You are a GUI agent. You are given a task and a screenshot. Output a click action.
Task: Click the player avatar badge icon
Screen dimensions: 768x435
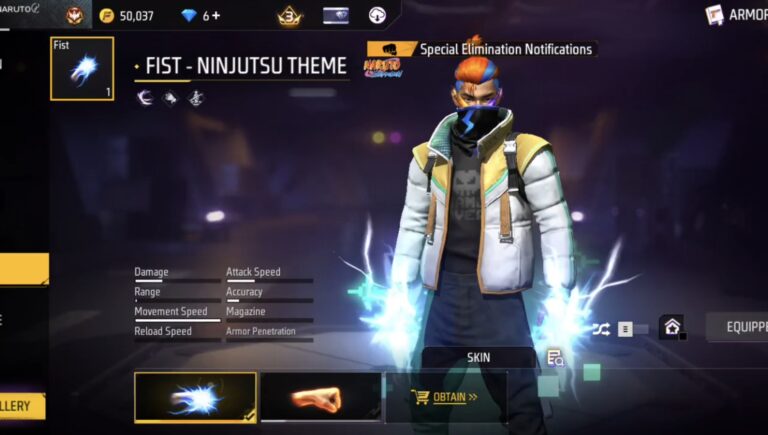click(75, 15)
